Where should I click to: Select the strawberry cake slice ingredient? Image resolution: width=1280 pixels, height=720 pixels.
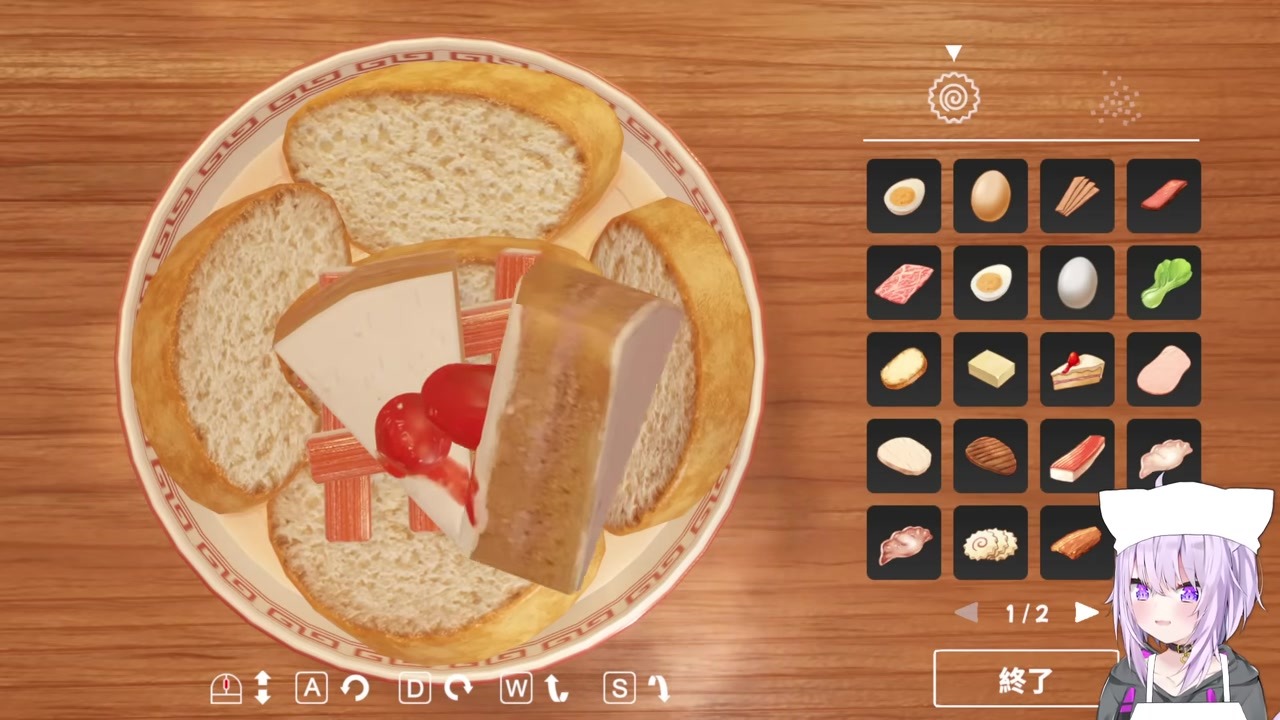(1076, 369)
